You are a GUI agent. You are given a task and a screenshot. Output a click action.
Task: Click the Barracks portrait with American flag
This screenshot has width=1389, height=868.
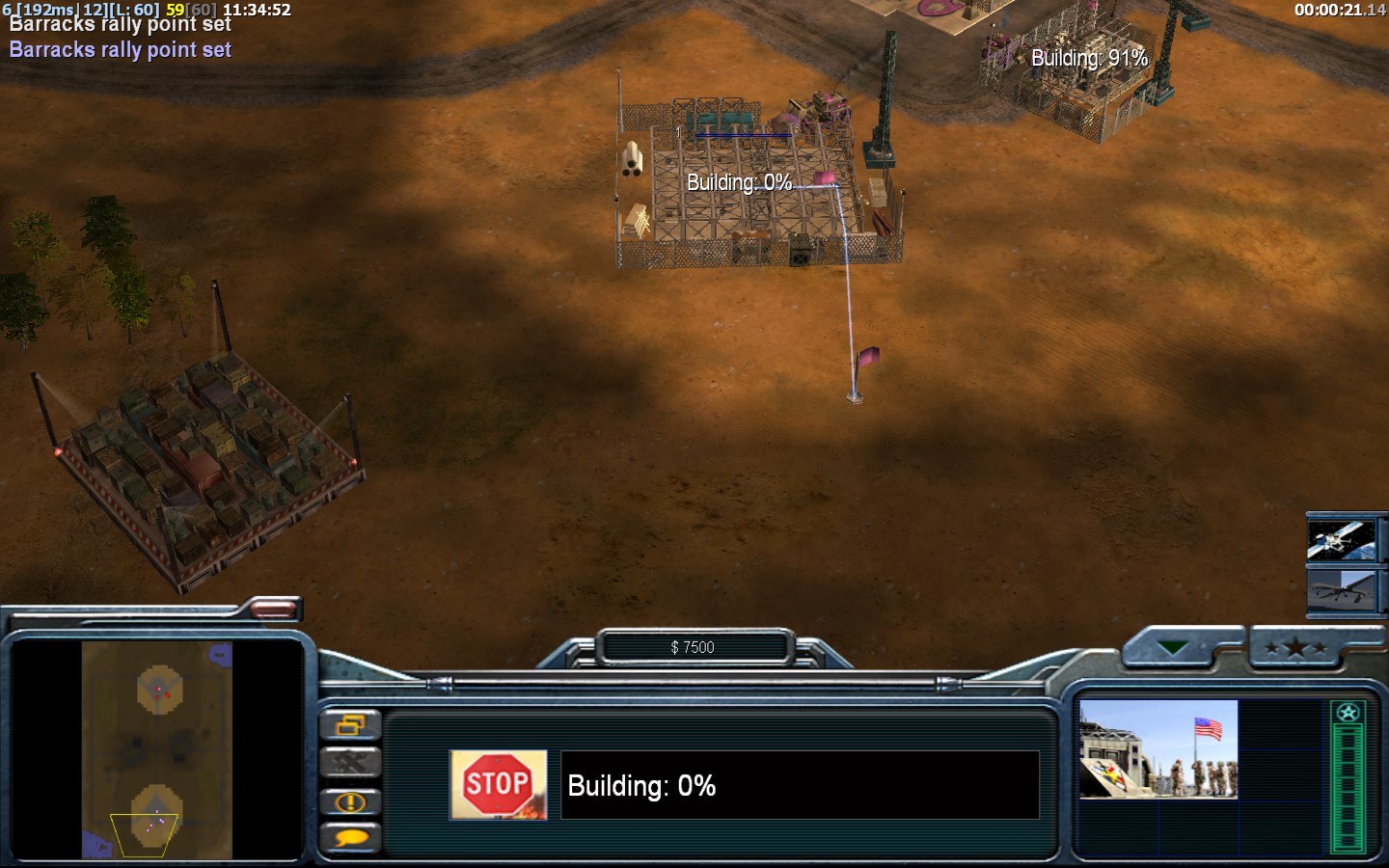tap(1157, 749)
